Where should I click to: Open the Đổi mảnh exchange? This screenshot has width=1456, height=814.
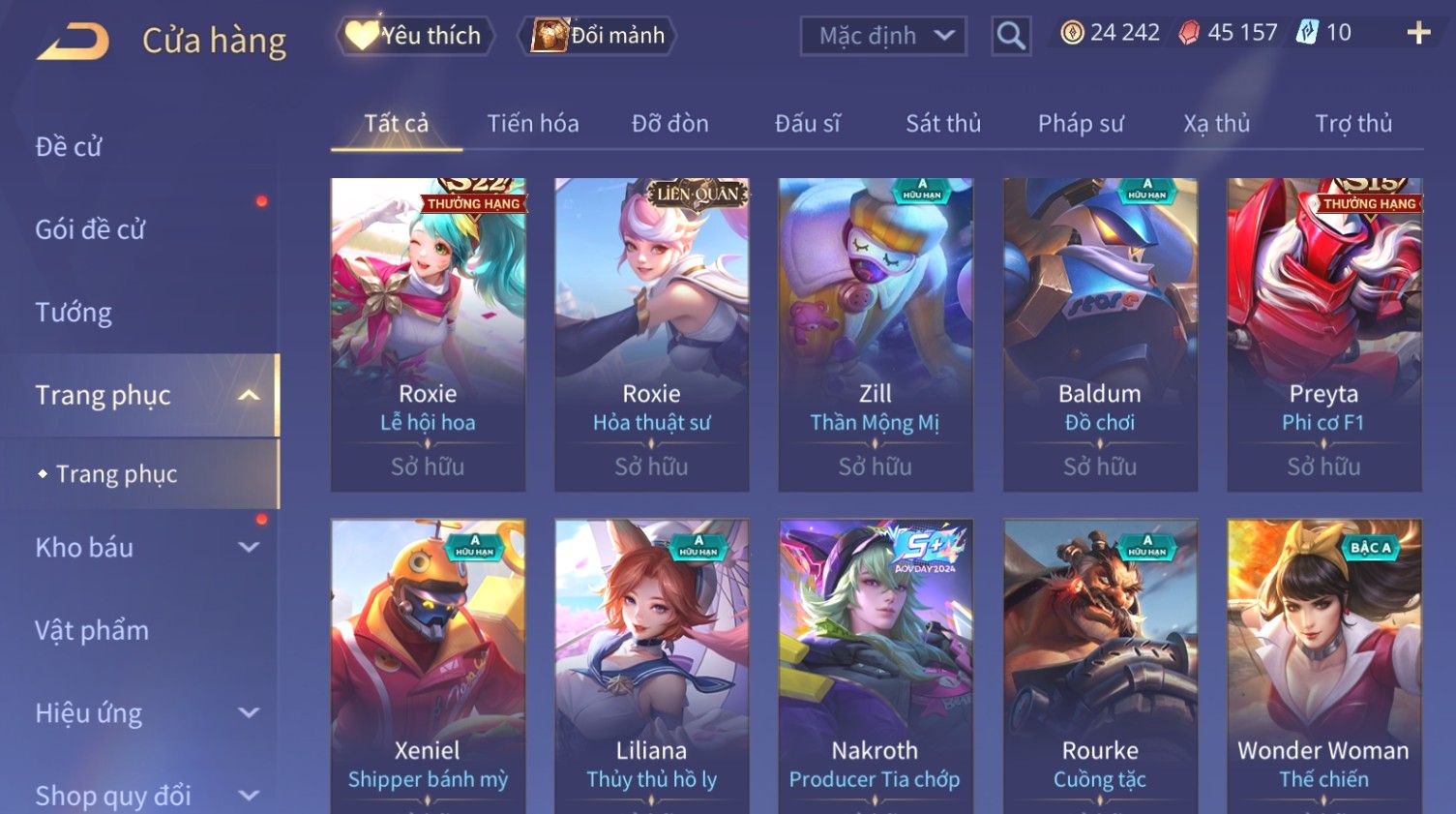coord(599,36)
